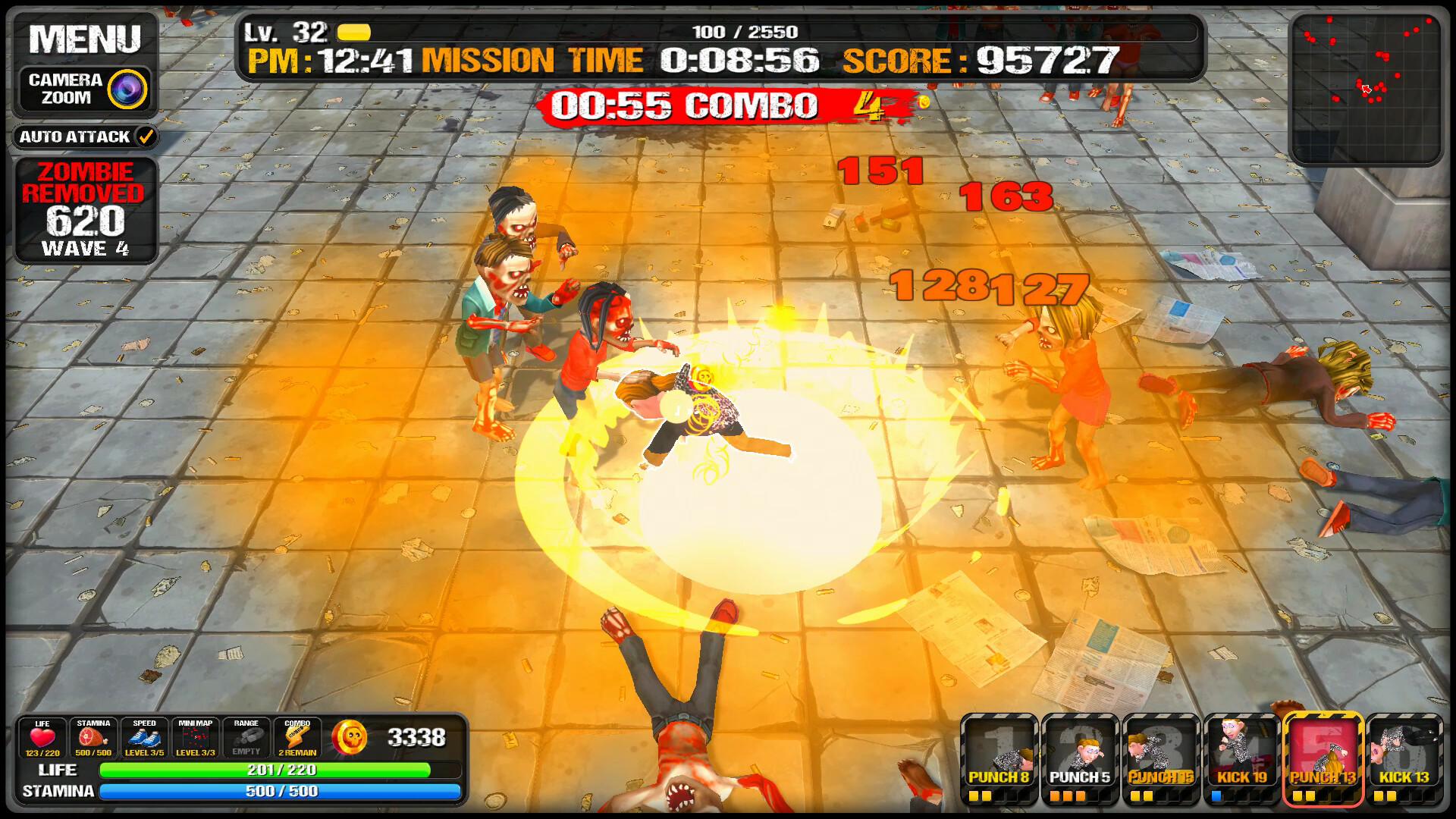Enable Camera Zoom
Image resolution: width=1456 pixels, height=819 pixels.
(x=83, y=86)
